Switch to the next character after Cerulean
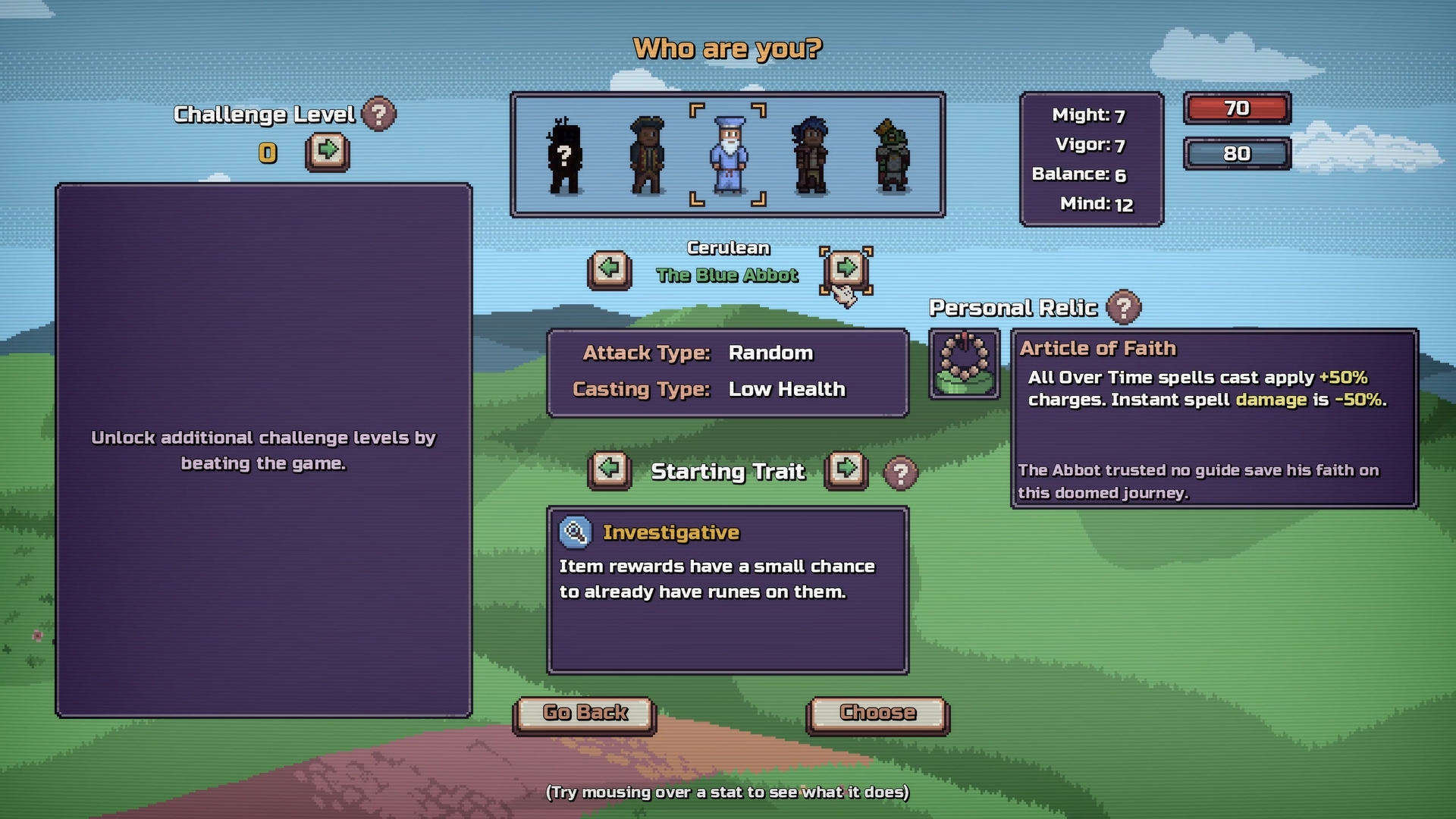 tap(846, 268)
